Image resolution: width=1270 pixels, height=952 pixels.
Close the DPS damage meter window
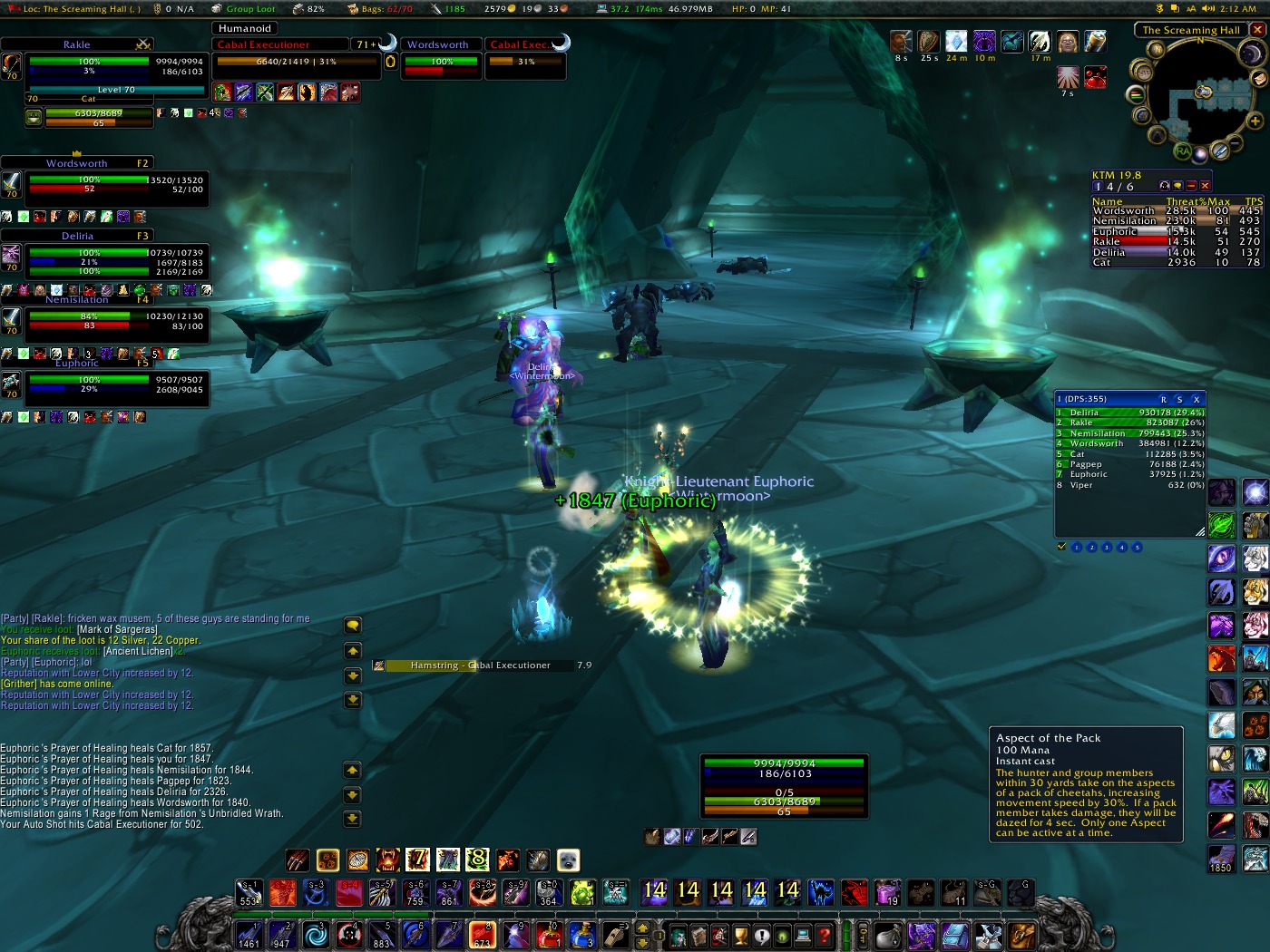1197,399
